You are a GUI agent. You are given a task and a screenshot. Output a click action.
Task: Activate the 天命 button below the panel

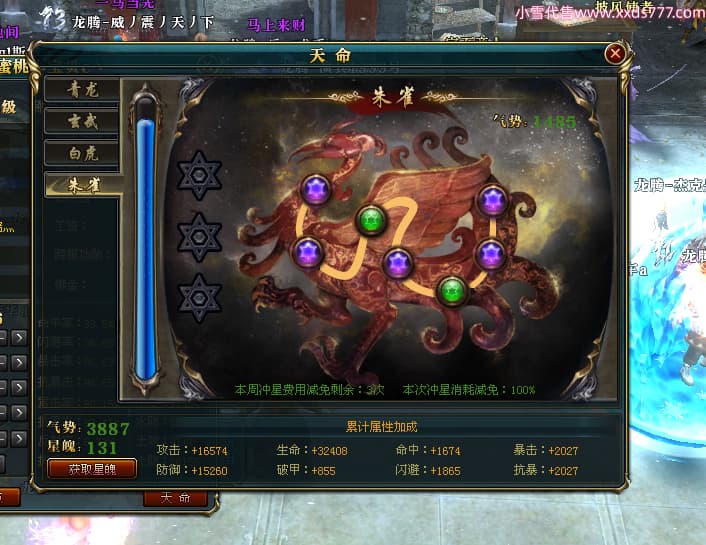[x=176, y=498]
